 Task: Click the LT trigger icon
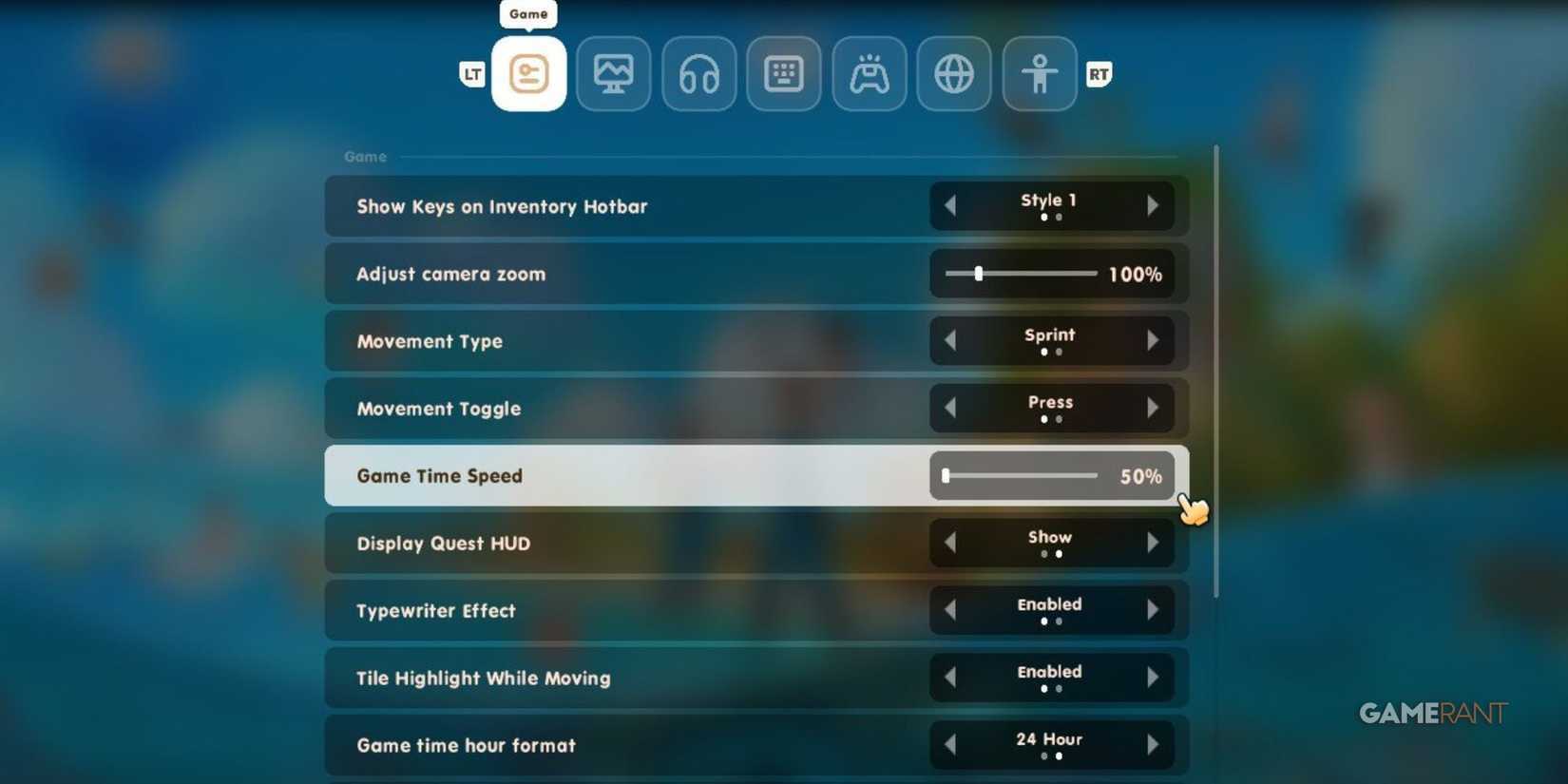click(472, 73)
